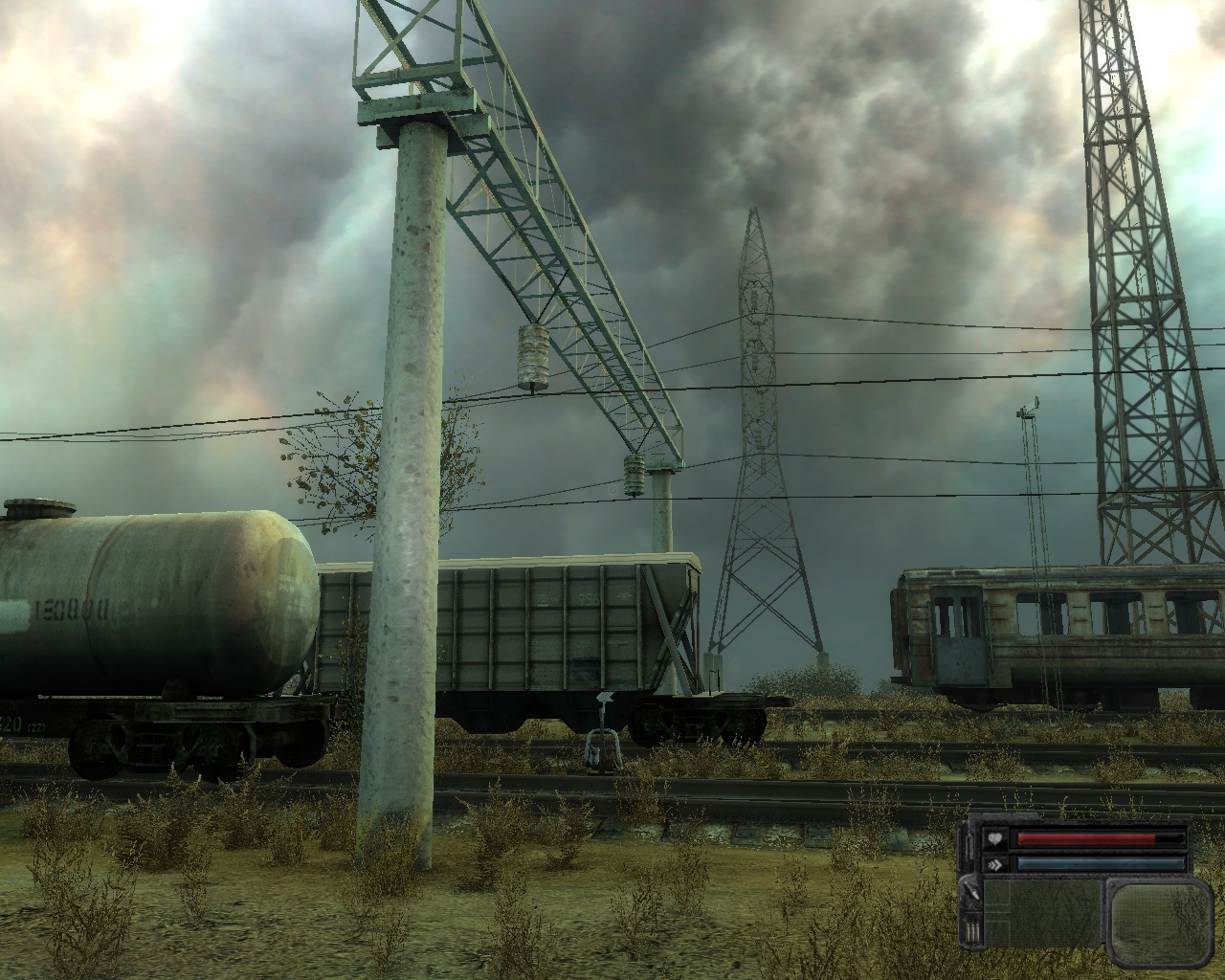The image size is (1225, 980).
Task: Click the heart health icon
Action: point(995,840)
